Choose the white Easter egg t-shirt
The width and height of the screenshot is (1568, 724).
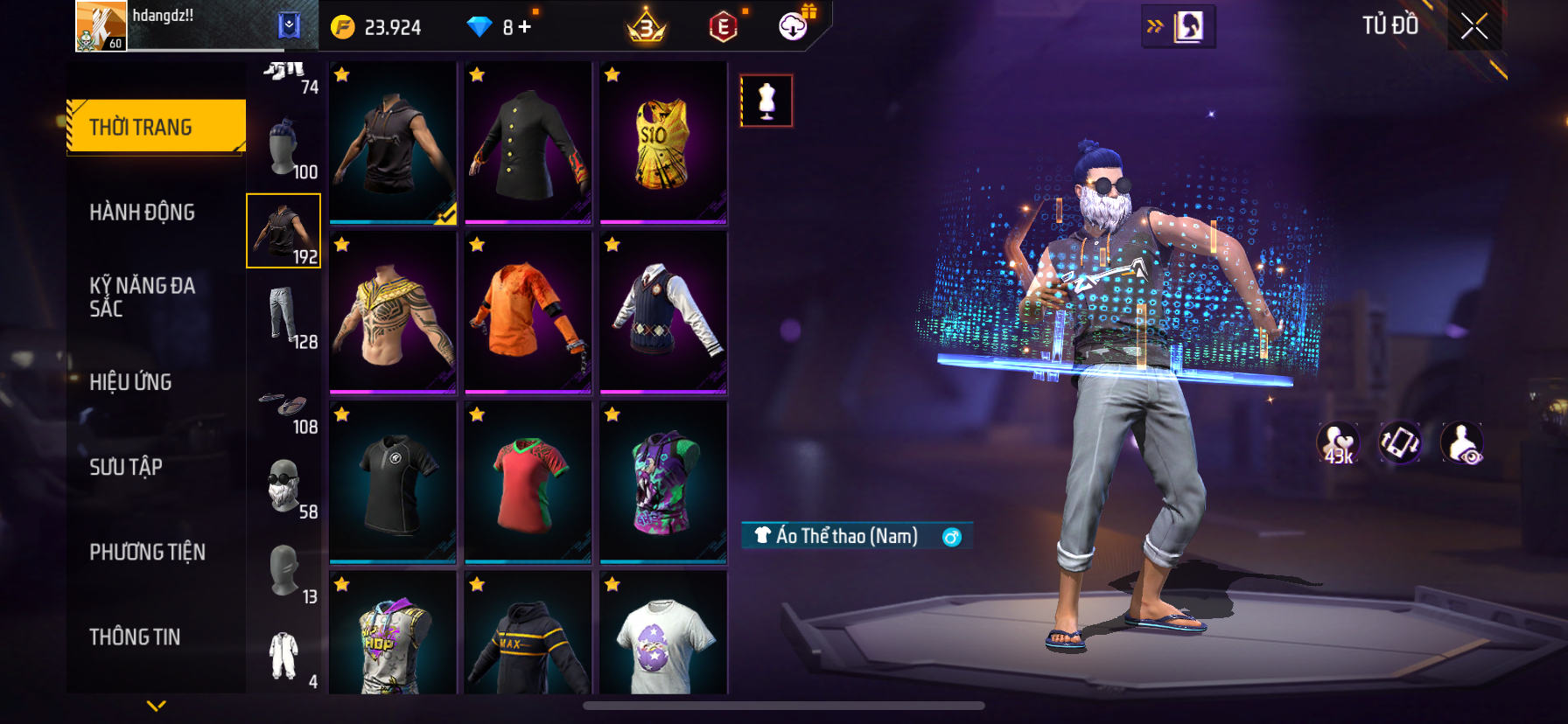[663, 634]
